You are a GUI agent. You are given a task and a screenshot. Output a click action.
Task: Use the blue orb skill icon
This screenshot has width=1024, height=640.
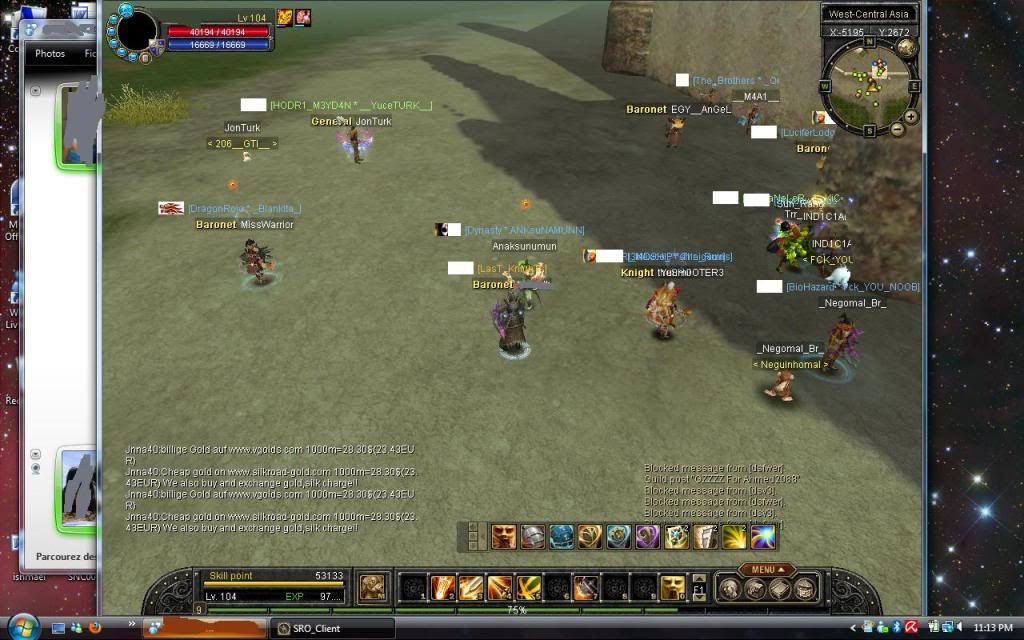(x=561, y=537)
